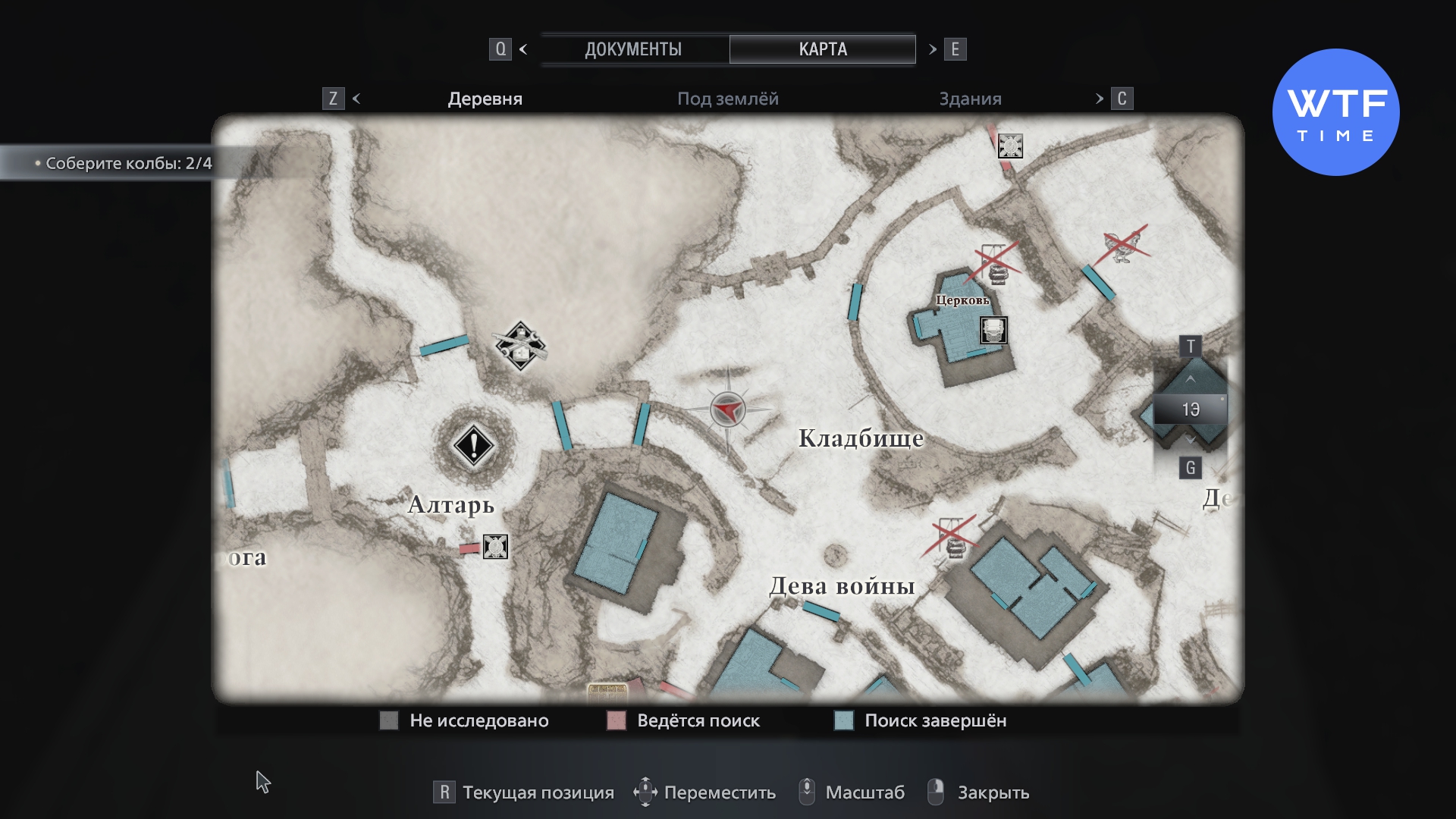Show the Деревня map area
Image resolution: width=1456 pixels, height=819 pixels.
click(x=485, y=99)
